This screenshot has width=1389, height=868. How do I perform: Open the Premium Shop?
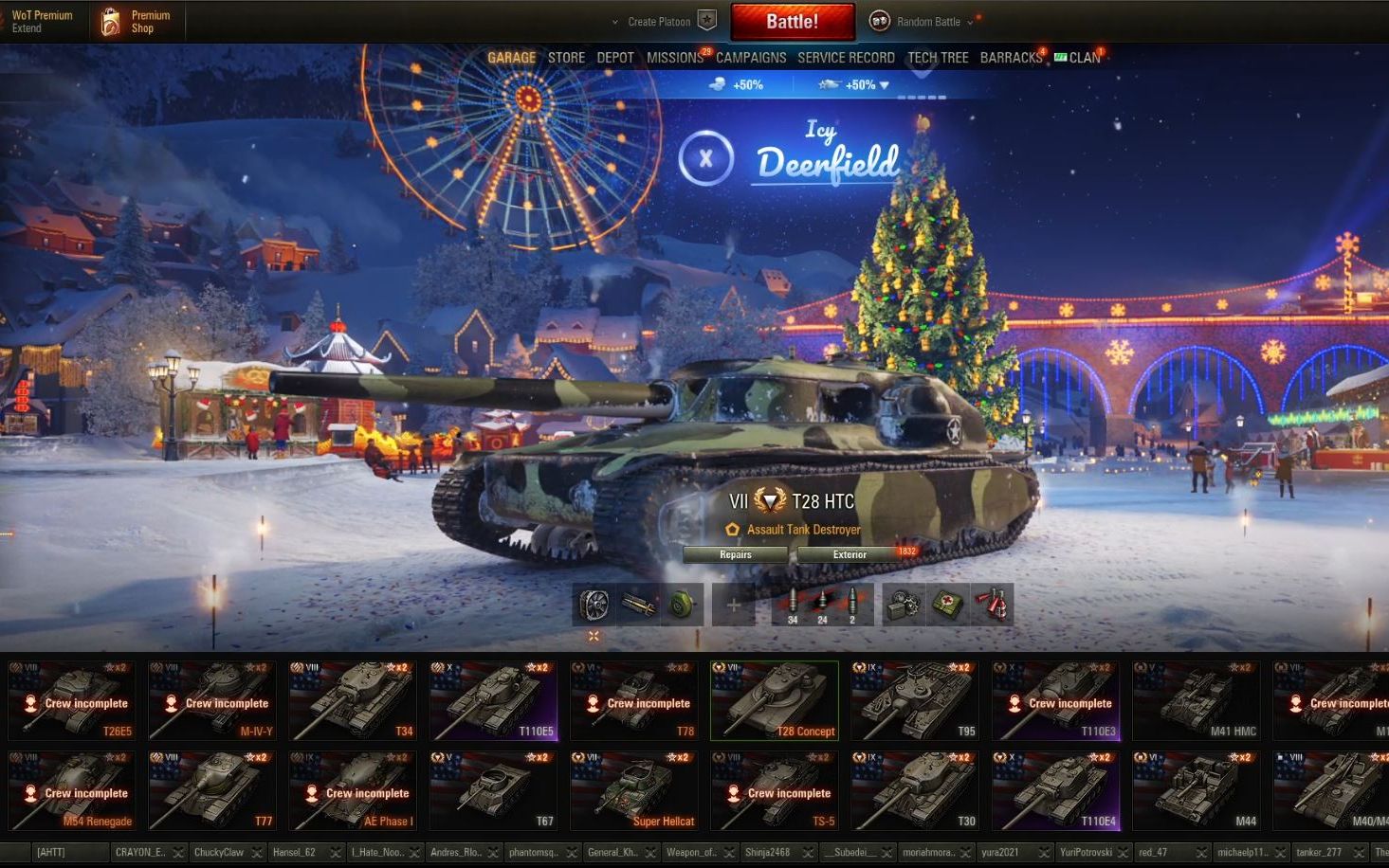coord(138,22)
